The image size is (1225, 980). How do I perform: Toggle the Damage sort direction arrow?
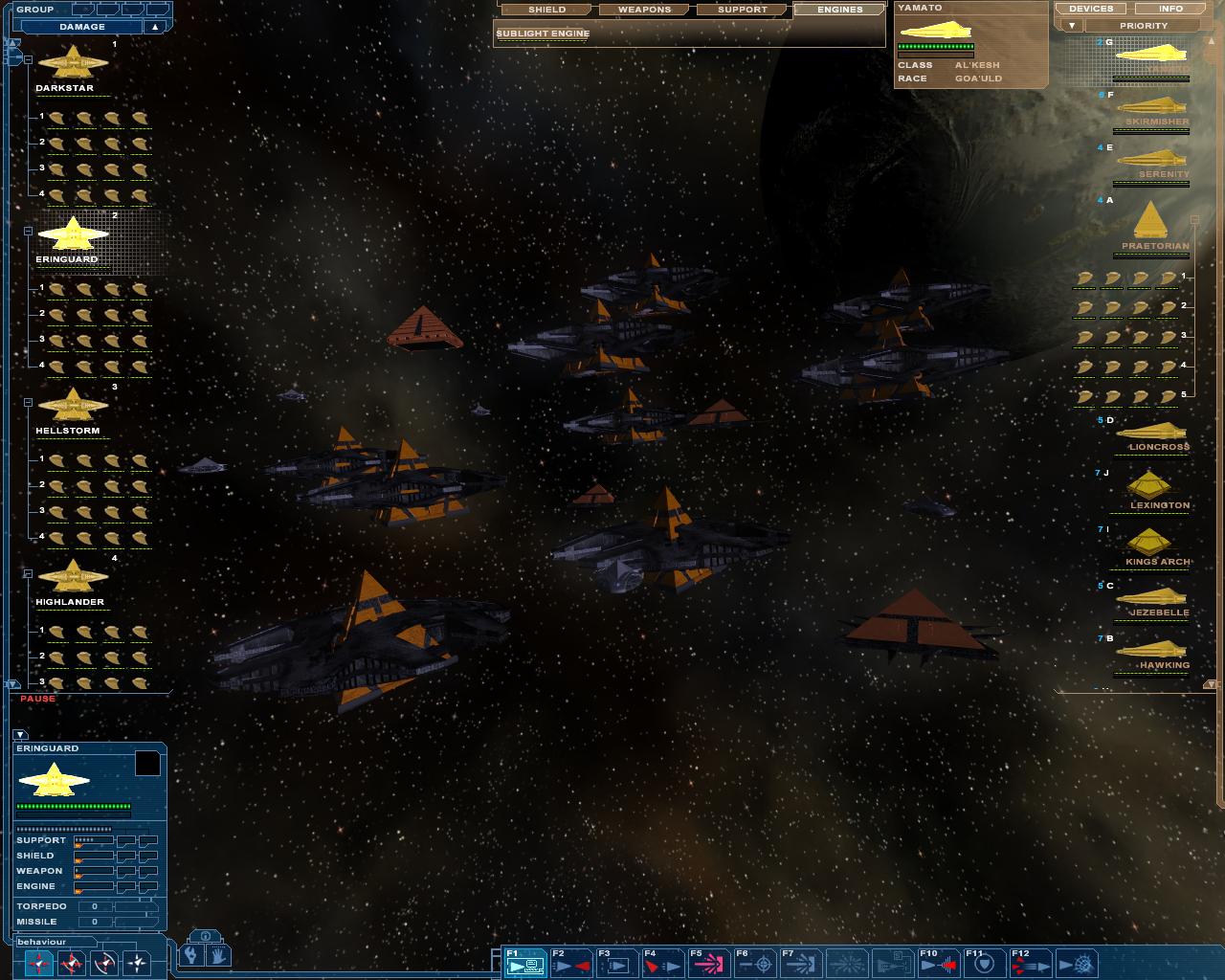[x=155, y=27]
